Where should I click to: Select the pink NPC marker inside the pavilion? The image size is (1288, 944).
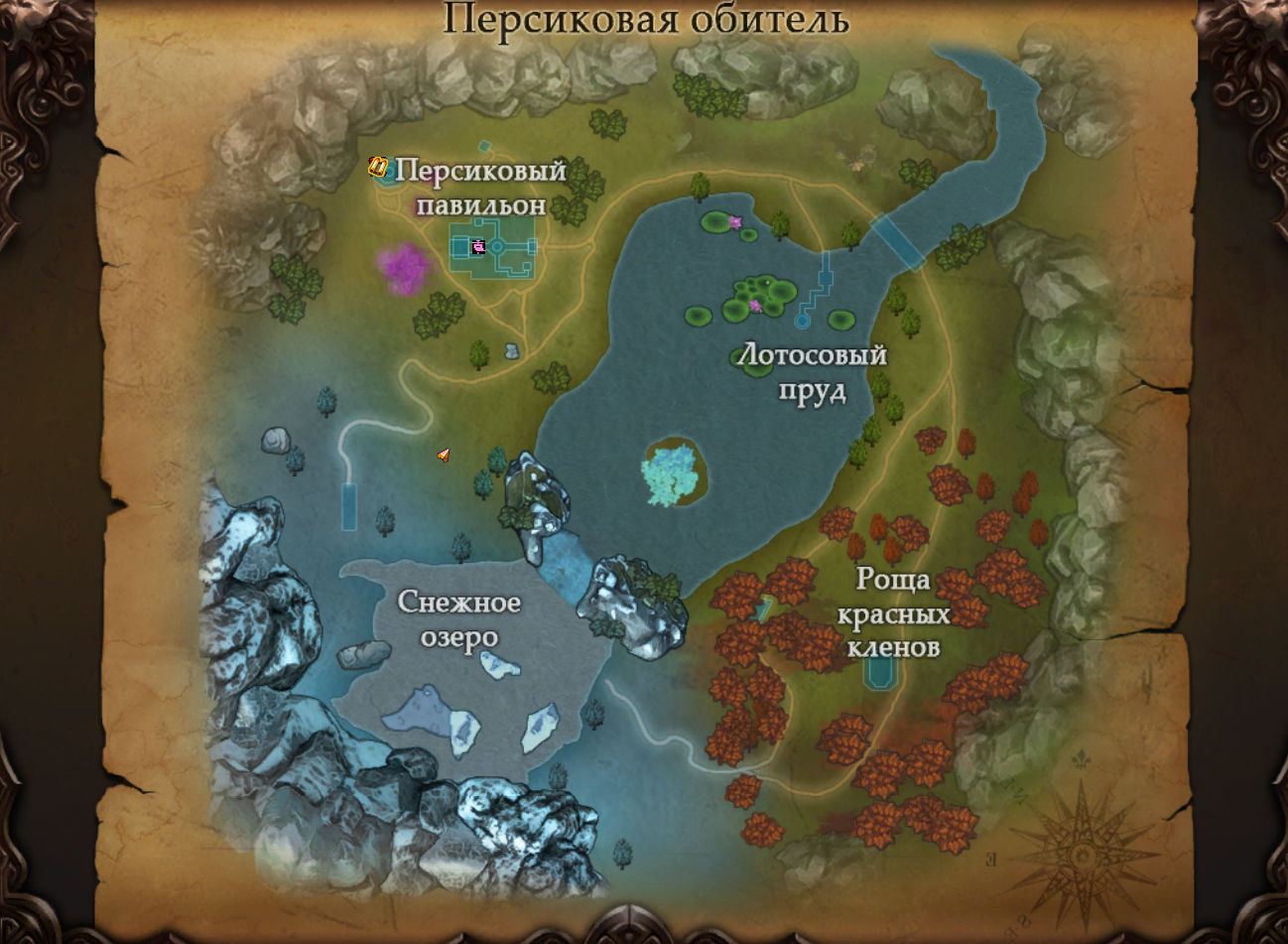click(480, 248)
